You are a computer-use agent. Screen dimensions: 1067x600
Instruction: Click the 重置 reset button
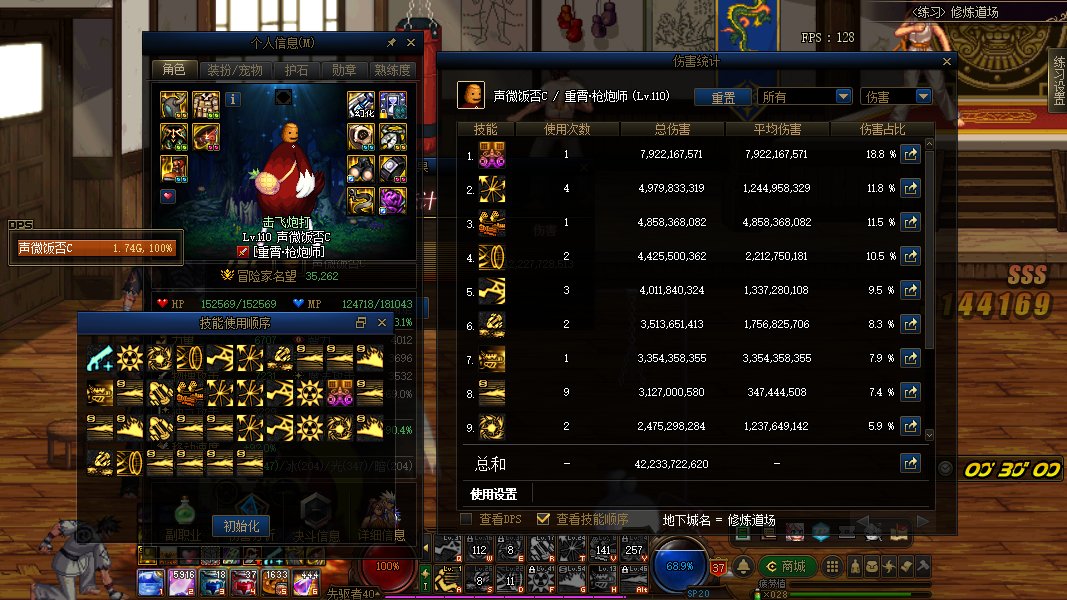(723, 97)
